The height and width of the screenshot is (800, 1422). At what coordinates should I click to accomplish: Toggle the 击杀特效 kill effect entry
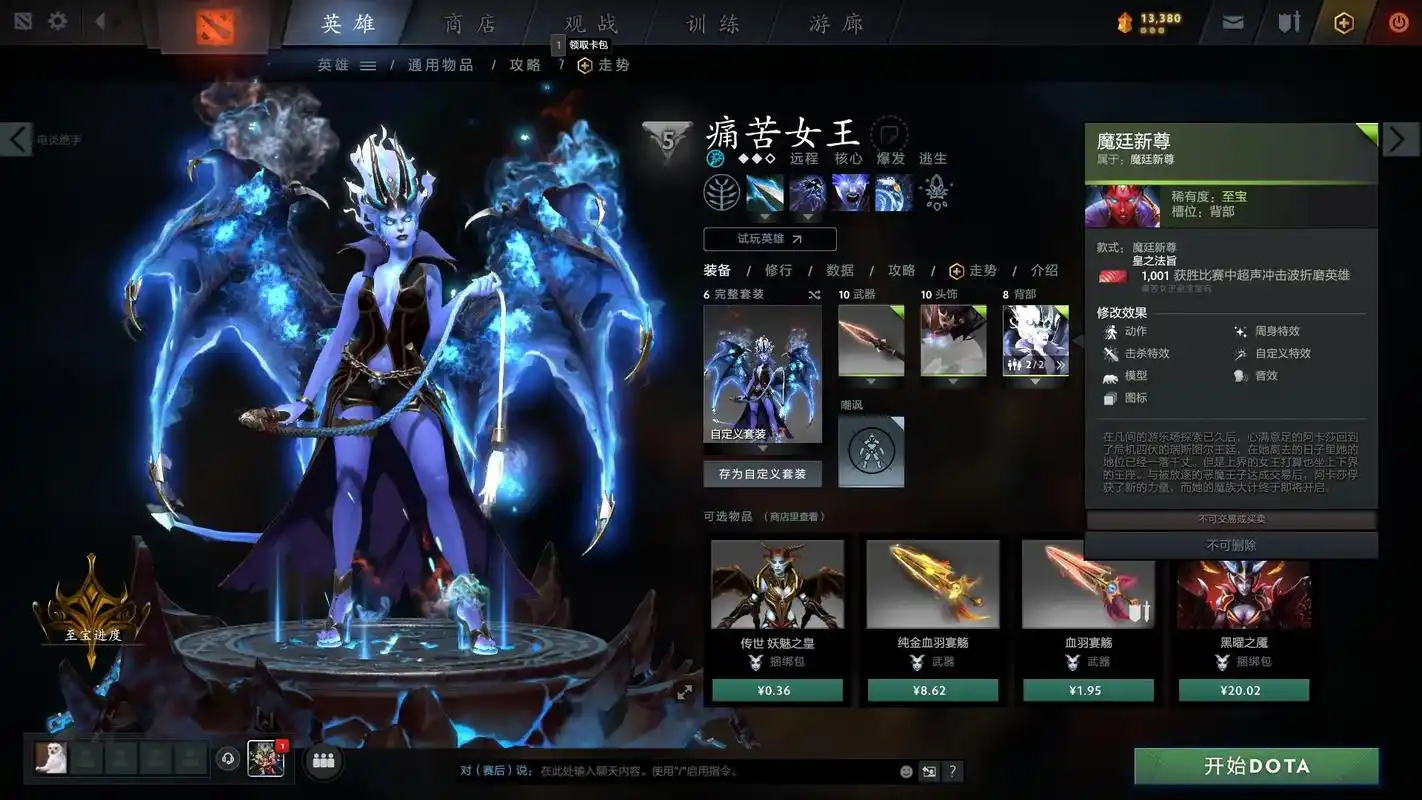point(1110,353)
